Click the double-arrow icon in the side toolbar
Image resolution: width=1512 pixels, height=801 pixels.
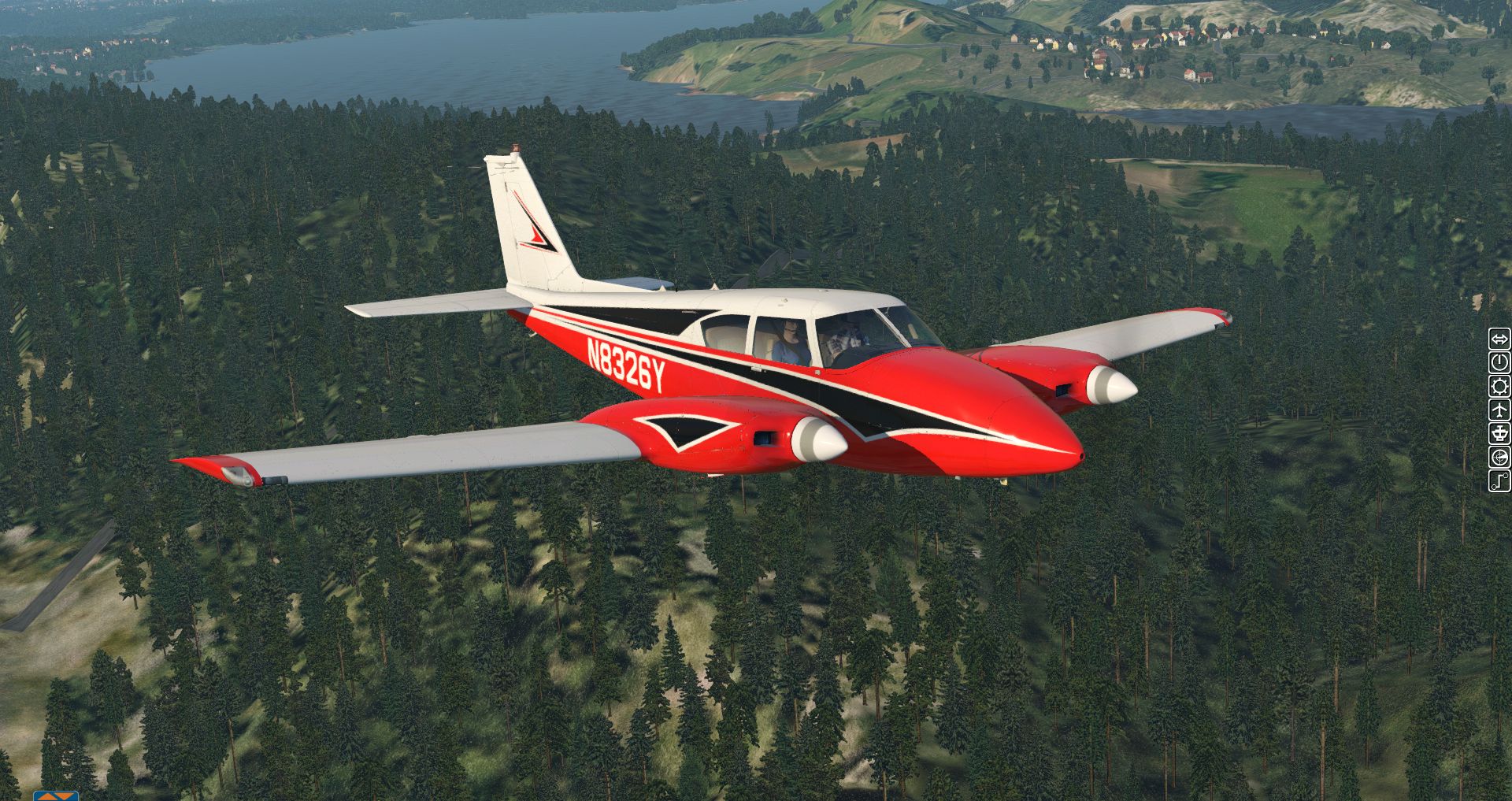1499,339
